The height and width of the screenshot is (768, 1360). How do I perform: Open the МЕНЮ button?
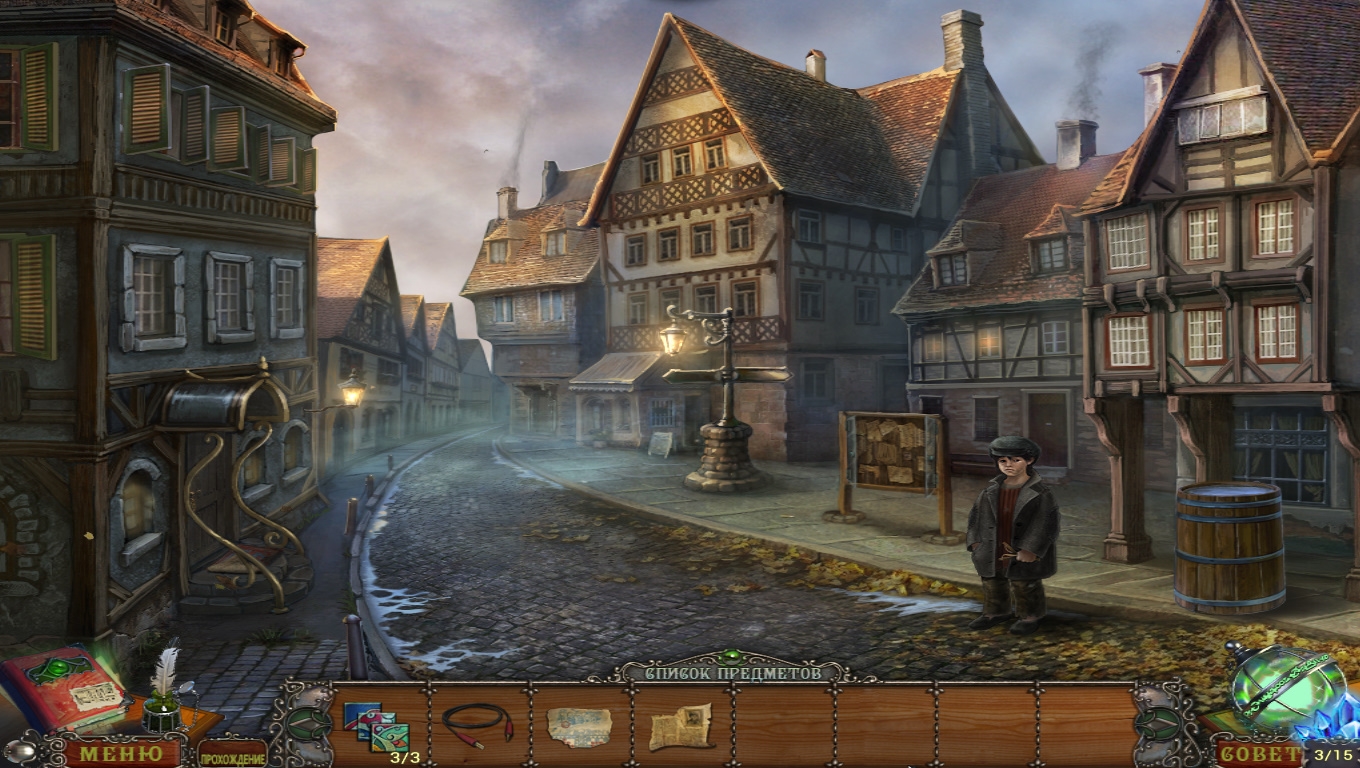121,753
